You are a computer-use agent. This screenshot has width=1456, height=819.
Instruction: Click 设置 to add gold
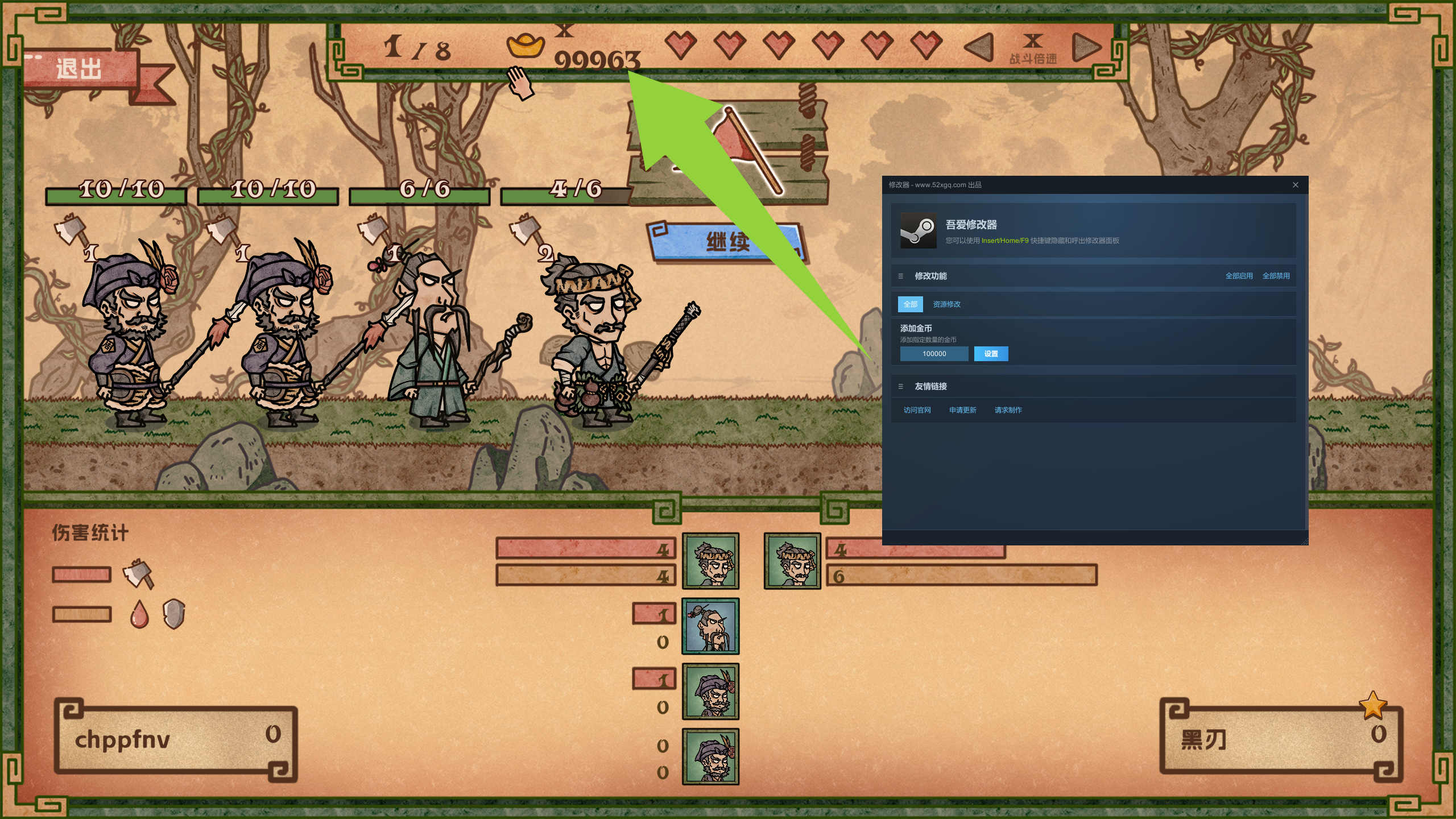tap(991, 354)
